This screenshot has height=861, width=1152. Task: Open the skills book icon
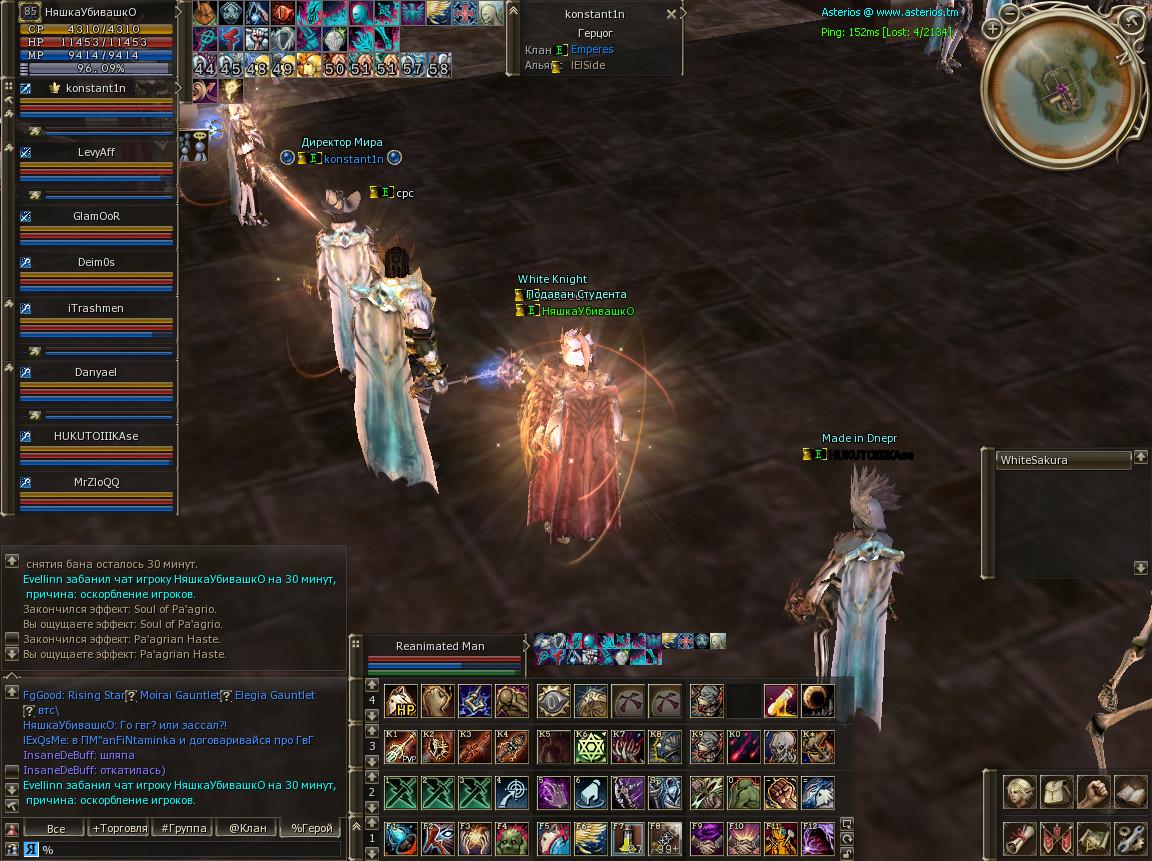pyautogui.click(x=1130, y=792)
